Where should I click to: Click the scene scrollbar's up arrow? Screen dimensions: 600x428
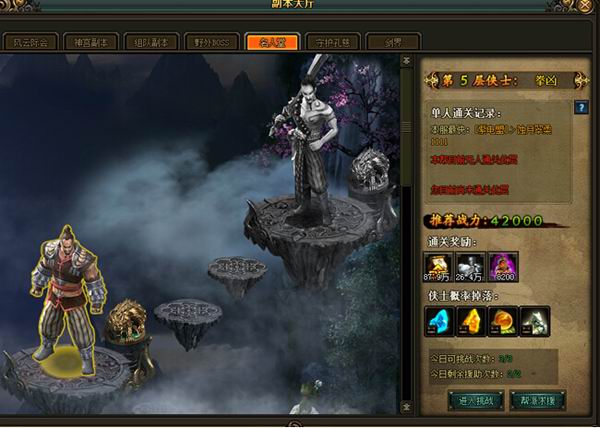point(407,61)
